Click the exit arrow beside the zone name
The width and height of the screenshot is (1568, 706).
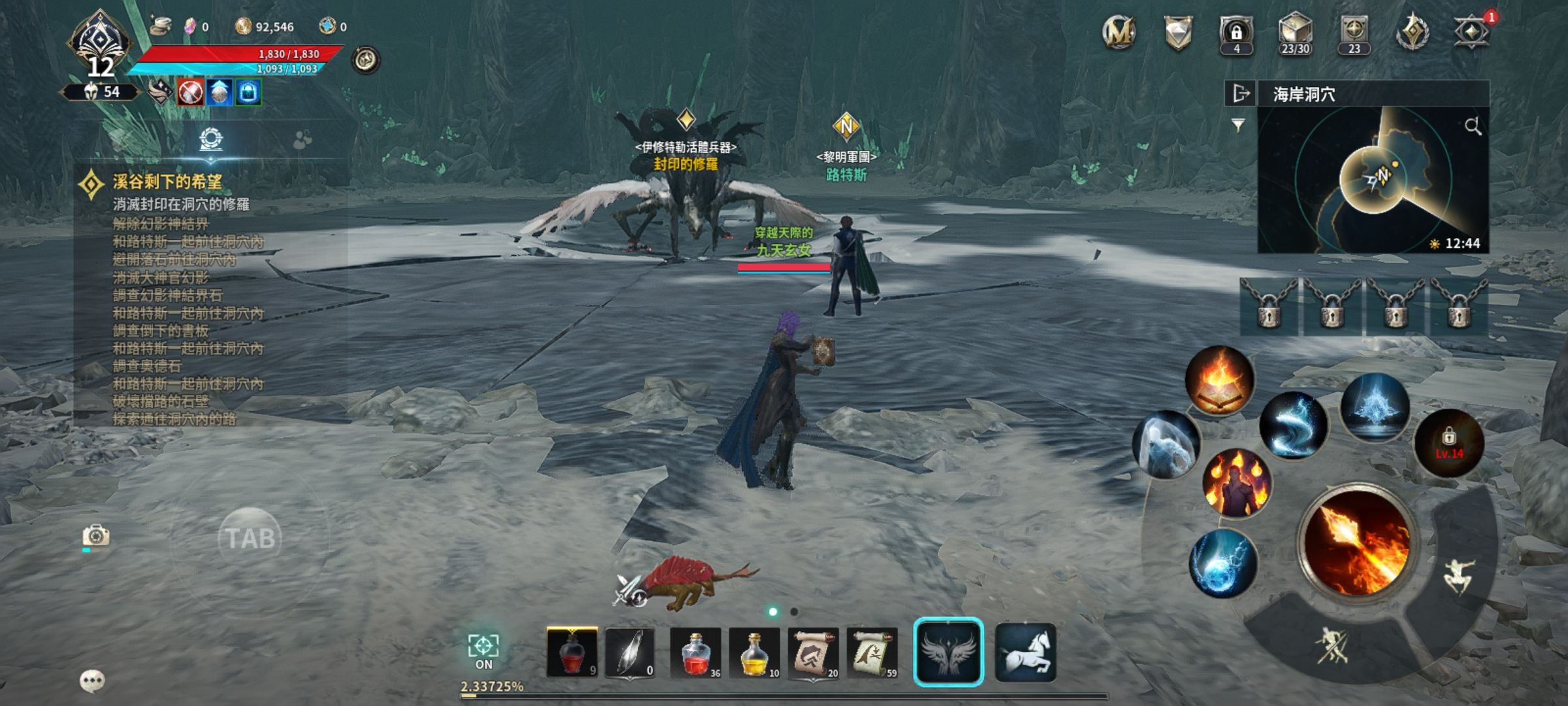(x=1240, y=94)
